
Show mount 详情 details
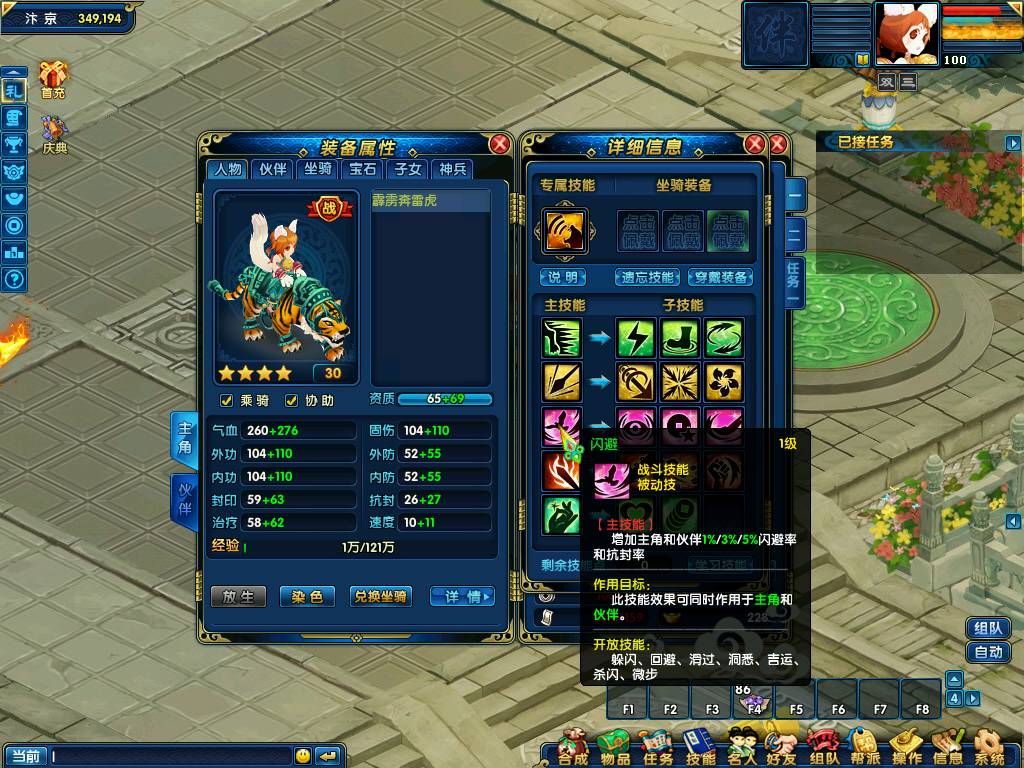click(x=462, y=597)
